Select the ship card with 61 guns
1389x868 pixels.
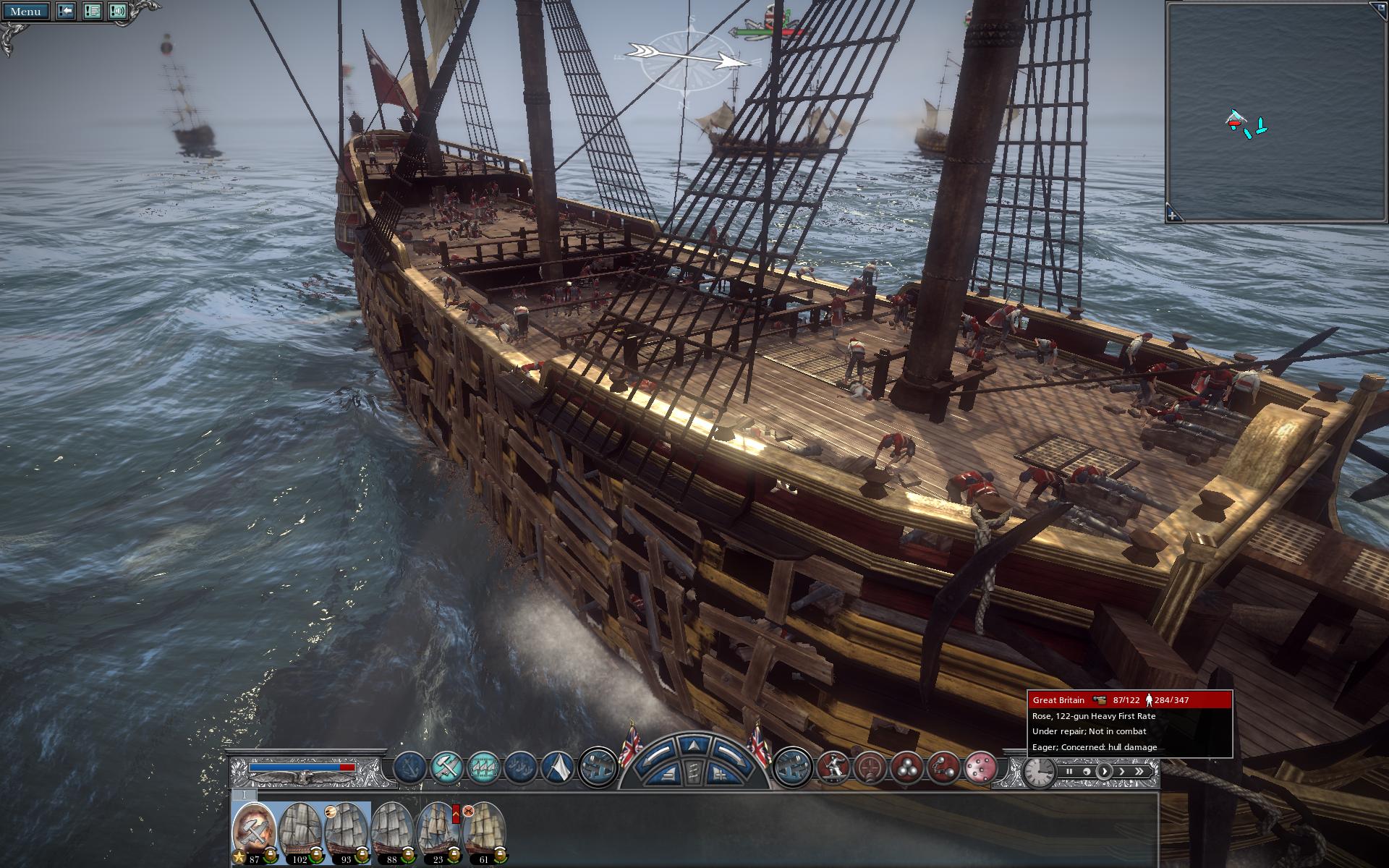[x=485, y=833]
